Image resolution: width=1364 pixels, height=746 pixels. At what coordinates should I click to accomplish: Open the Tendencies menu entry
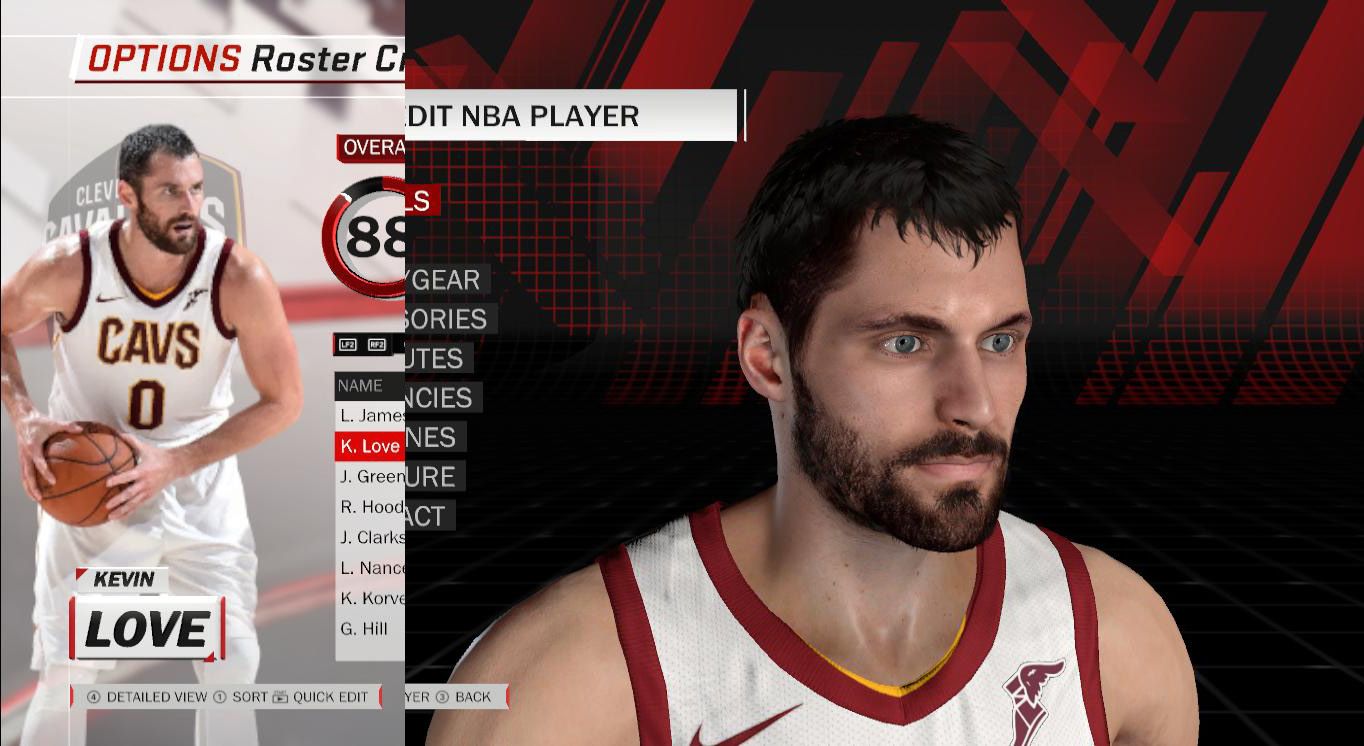pos(441,398)
